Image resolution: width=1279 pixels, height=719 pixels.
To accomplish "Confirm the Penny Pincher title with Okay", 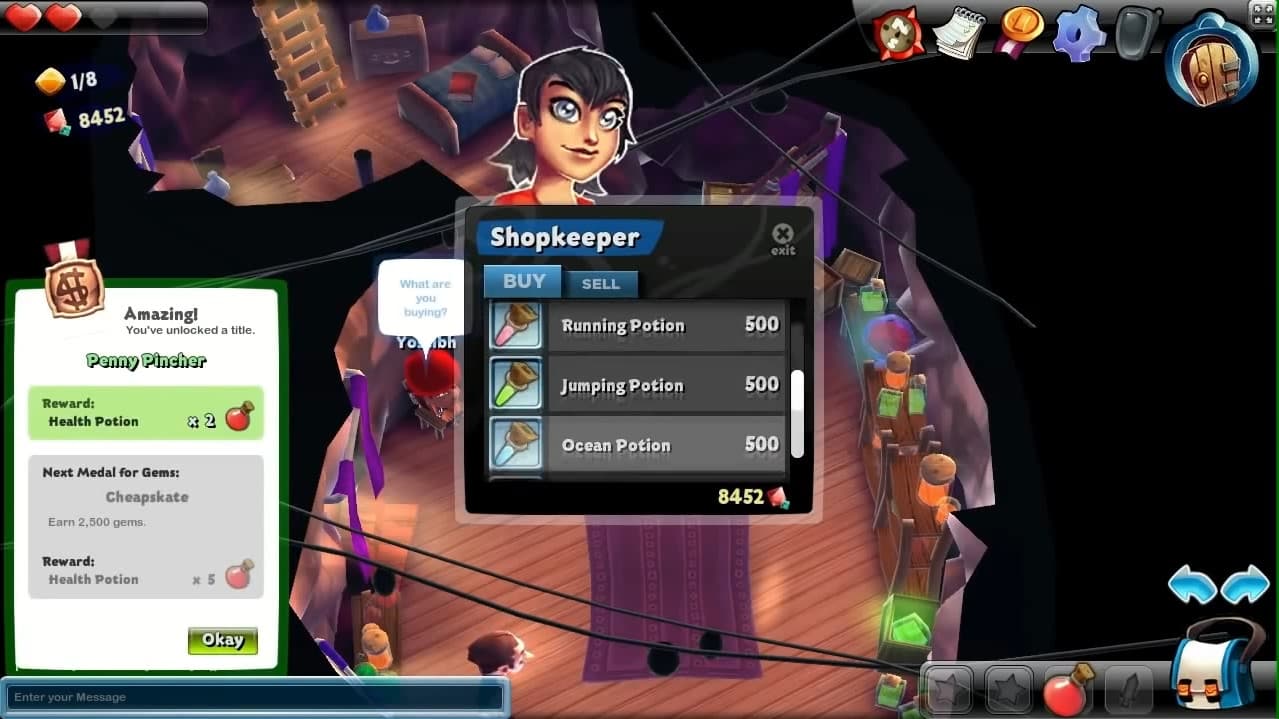I will (222, 640).
